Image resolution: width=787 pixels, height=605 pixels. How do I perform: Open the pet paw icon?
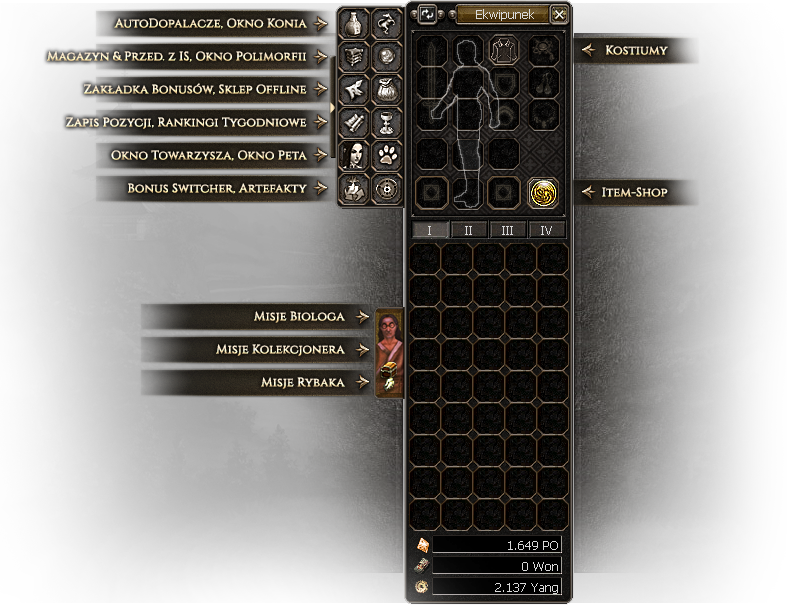click(x=386, y=155)
